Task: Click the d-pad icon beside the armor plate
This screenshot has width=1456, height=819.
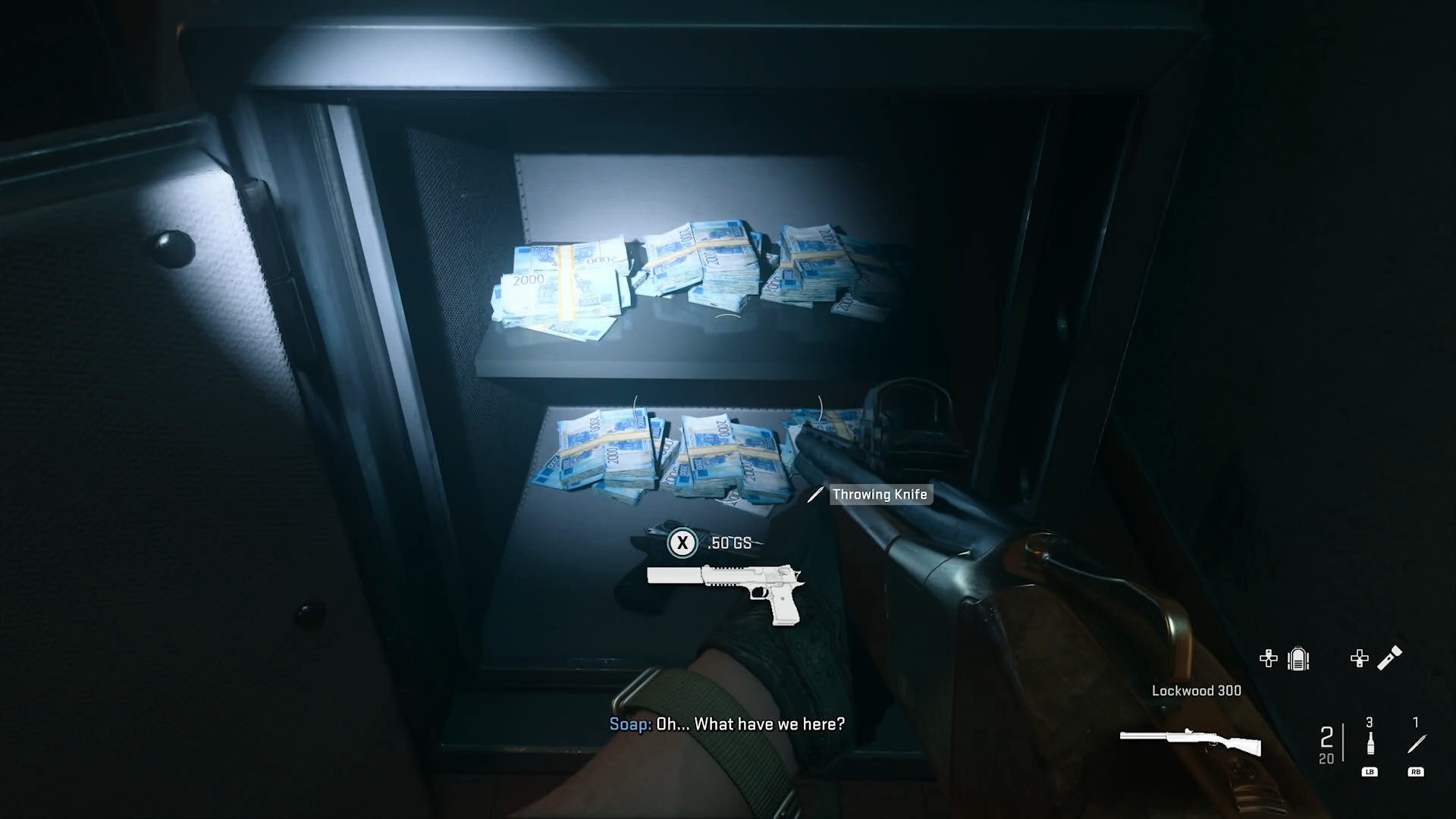Action: (1269, 660)
